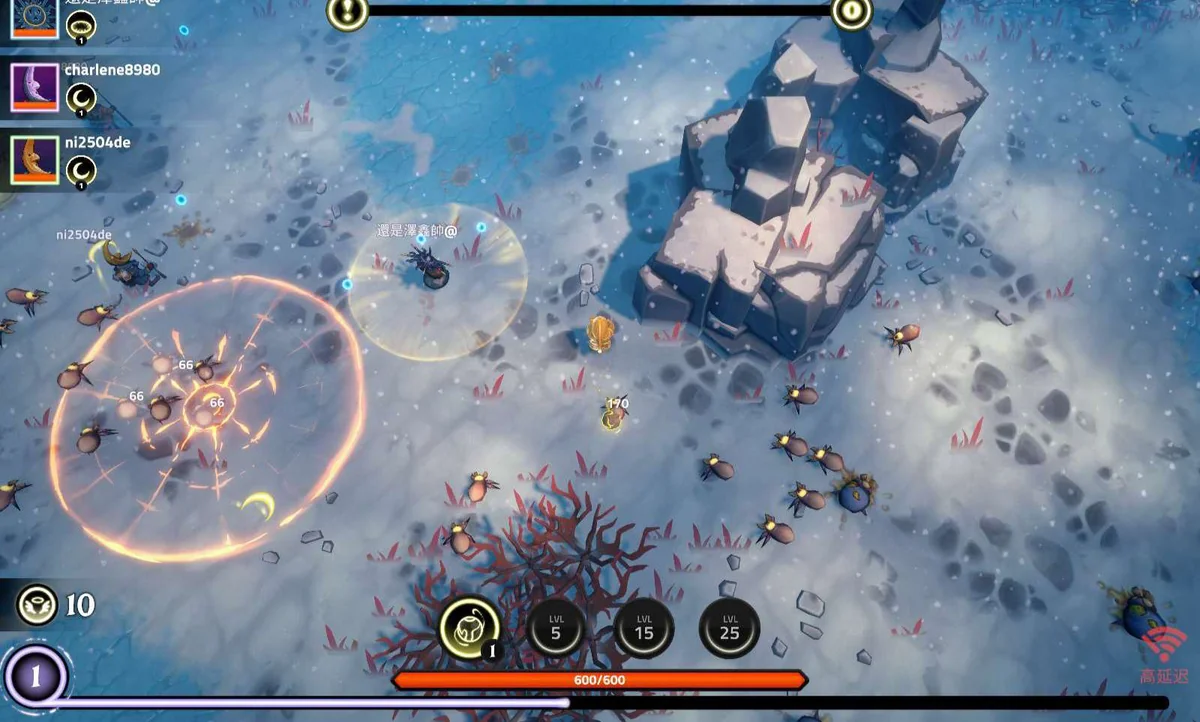Select the locked LVL 15 ability slot
The height and width of the screenshot is (722, 1200).
(x=643, y=627)
